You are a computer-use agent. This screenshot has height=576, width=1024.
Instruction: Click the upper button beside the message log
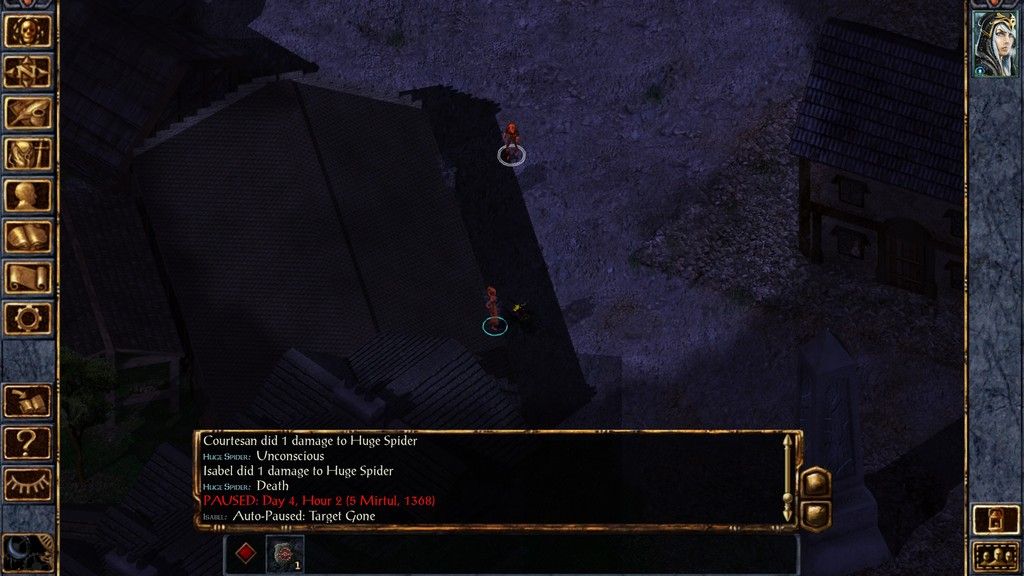coord(816,482)
